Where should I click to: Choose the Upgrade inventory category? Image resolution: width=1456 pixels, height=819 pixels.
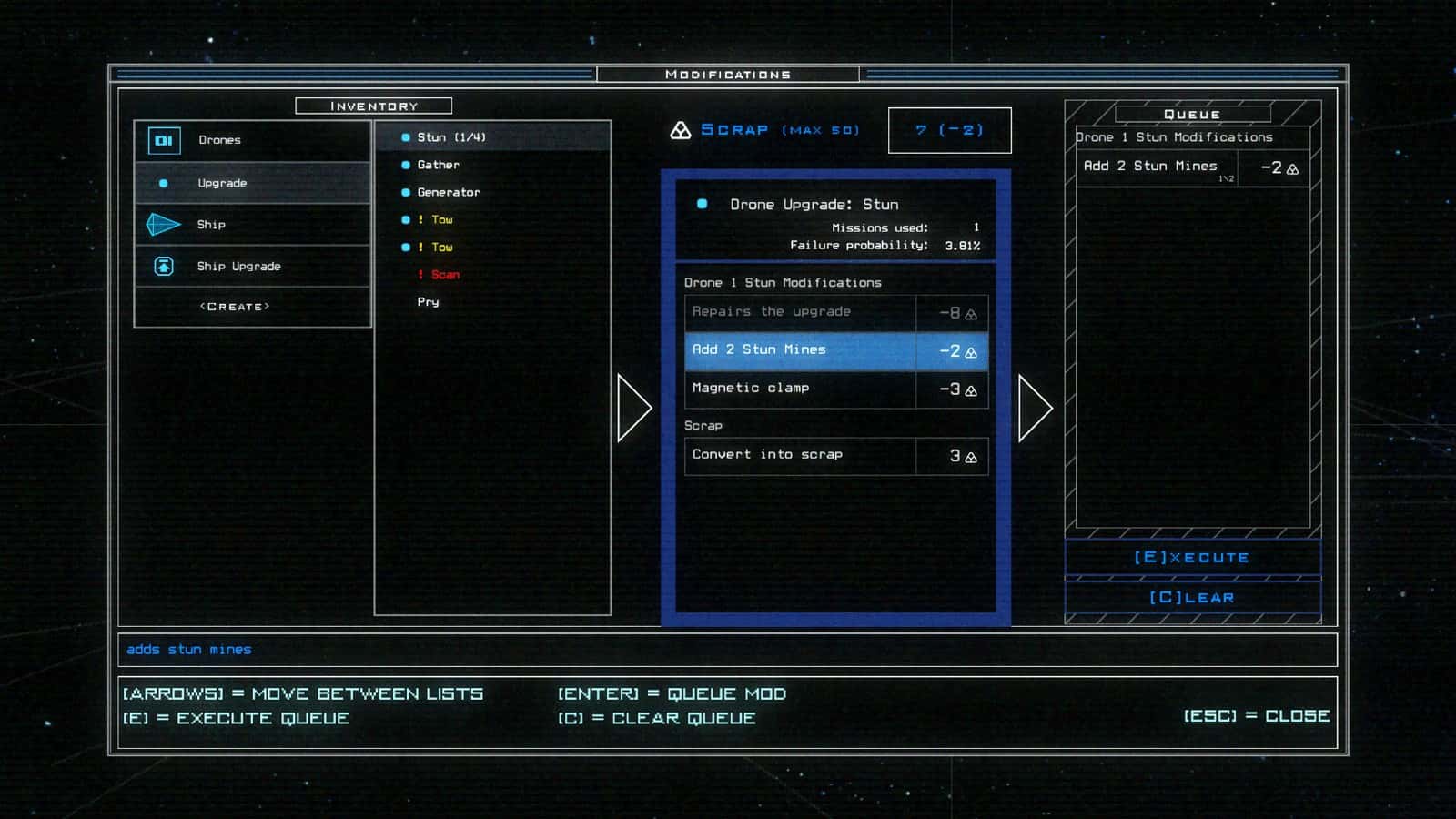click(x=252, y=183)
